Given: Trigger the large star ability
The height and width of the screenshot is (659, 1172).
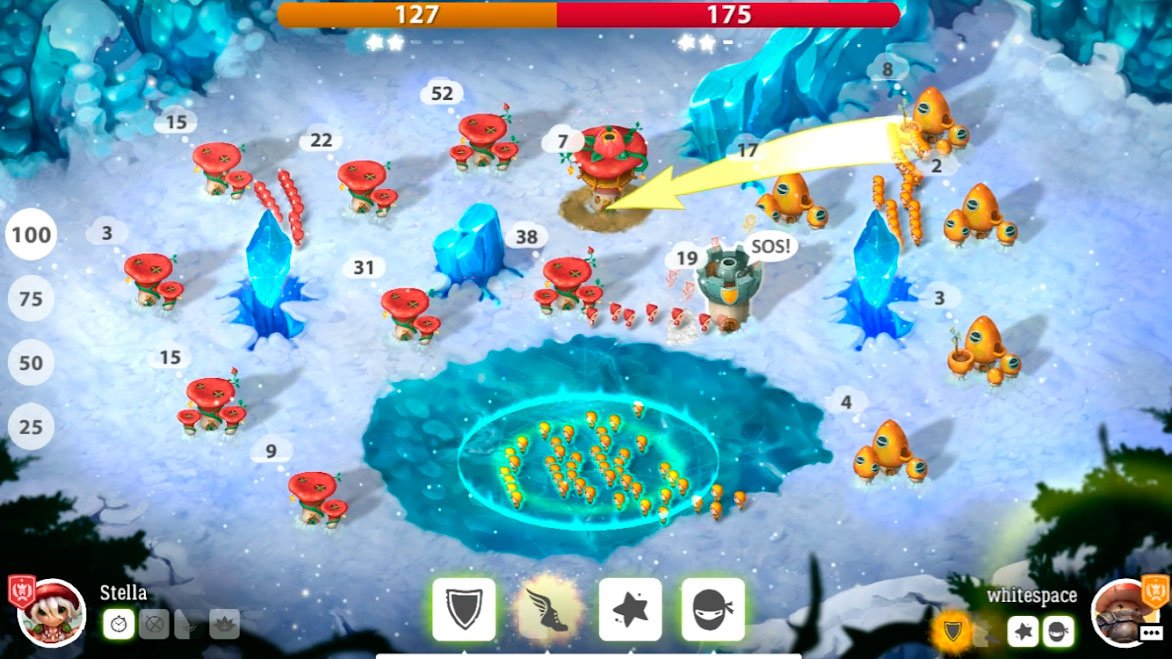Looking at the screenshot, I should (630, 609).
